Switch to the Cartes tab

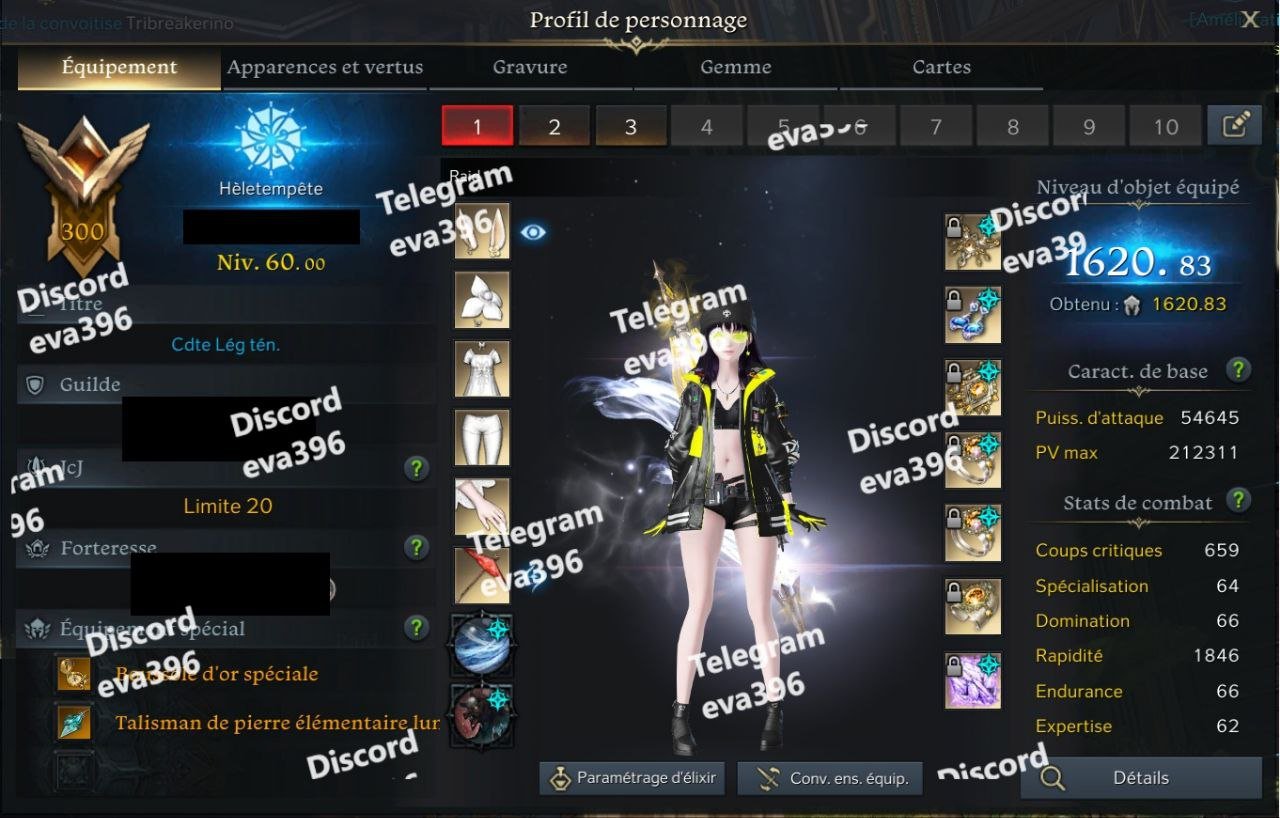click(941, 68)
